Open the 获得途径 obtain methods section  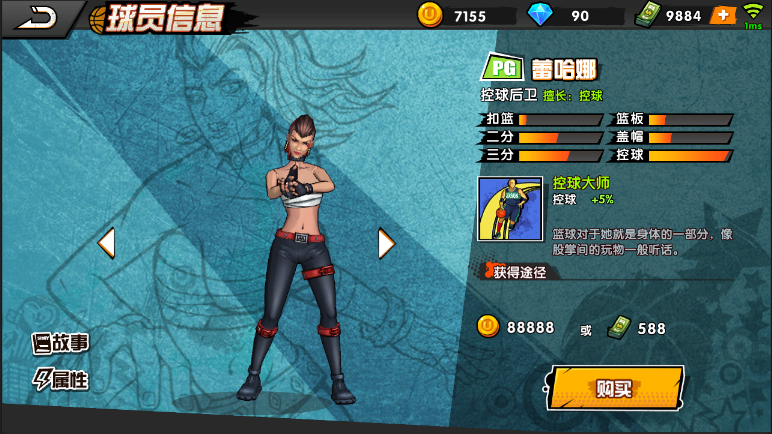coord(518,272)
